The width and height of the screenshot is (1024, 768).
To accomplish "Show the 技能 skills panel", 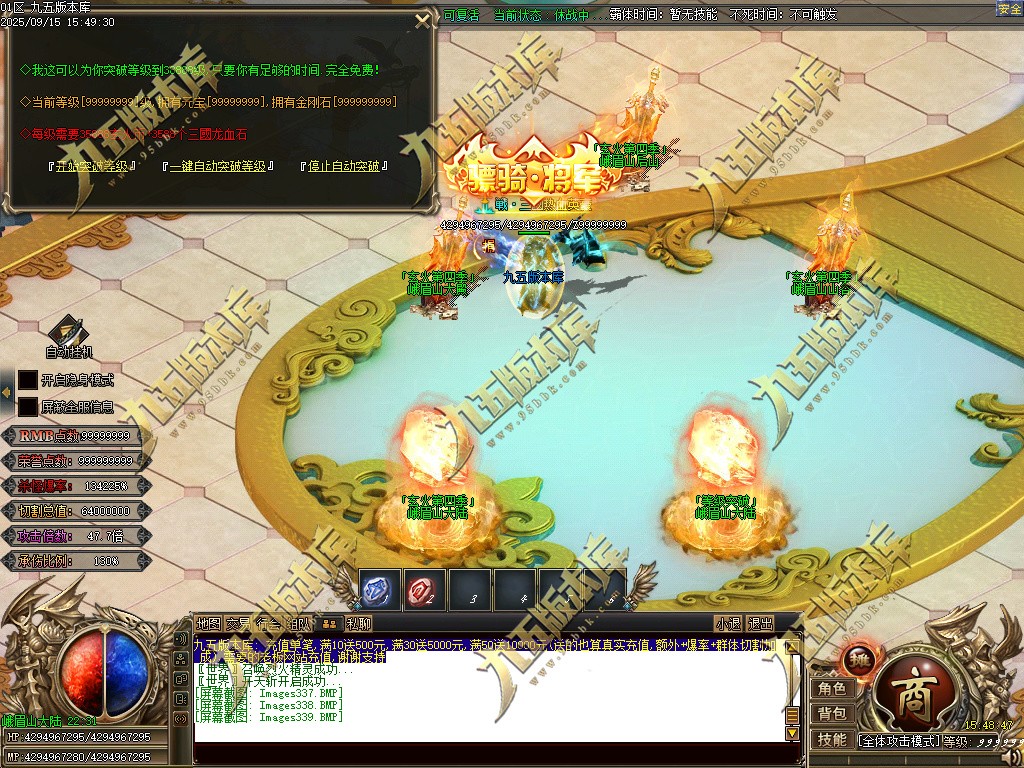I will (832, 739).
